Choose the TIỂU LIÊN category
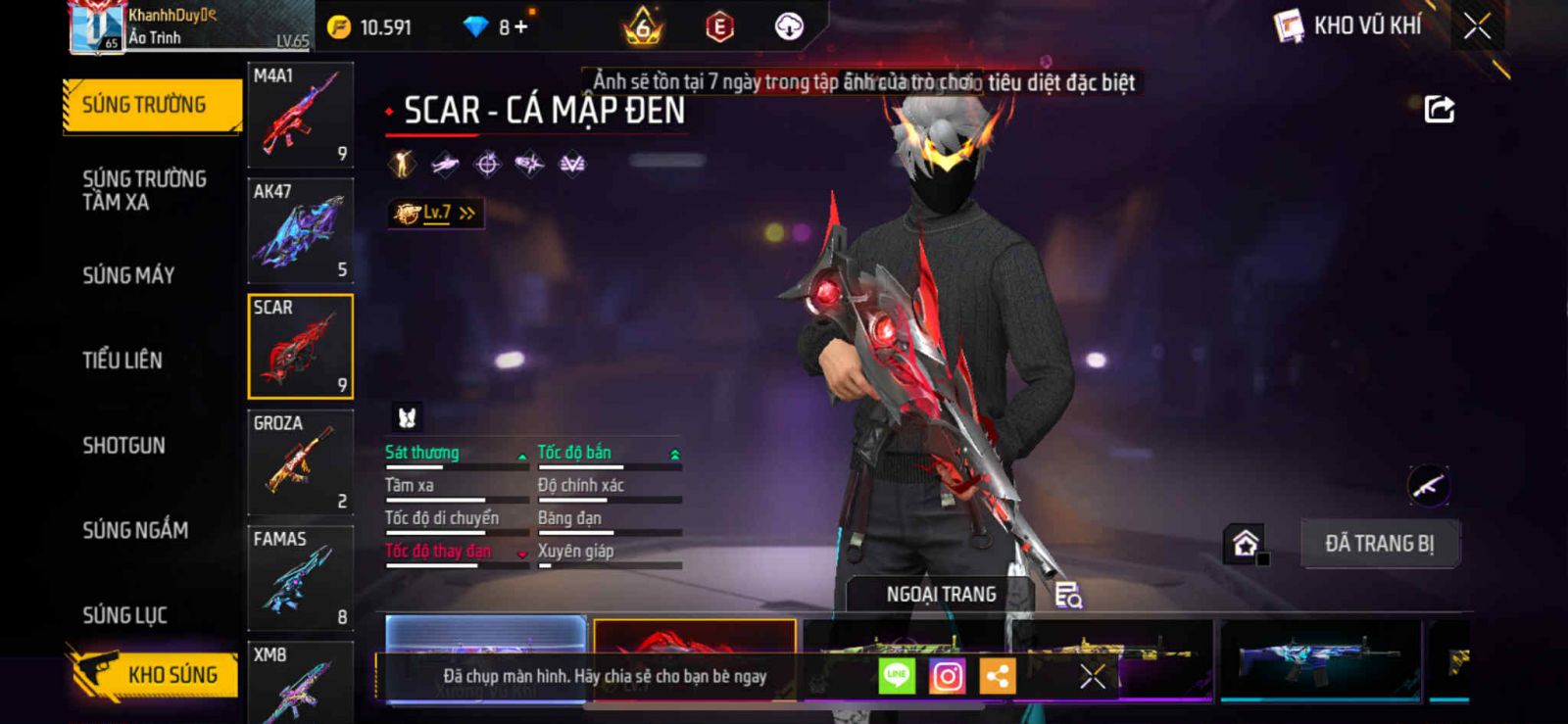This screenshot has width=1568, height=724. tap(122, 361)
